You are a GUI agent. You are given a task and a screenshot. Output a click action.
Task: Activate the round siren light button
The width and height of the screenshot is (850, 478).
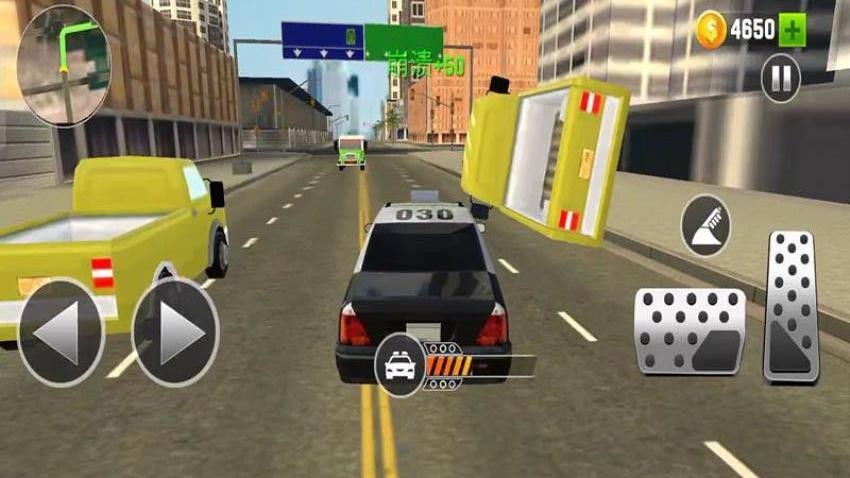[x=706, y=225]
